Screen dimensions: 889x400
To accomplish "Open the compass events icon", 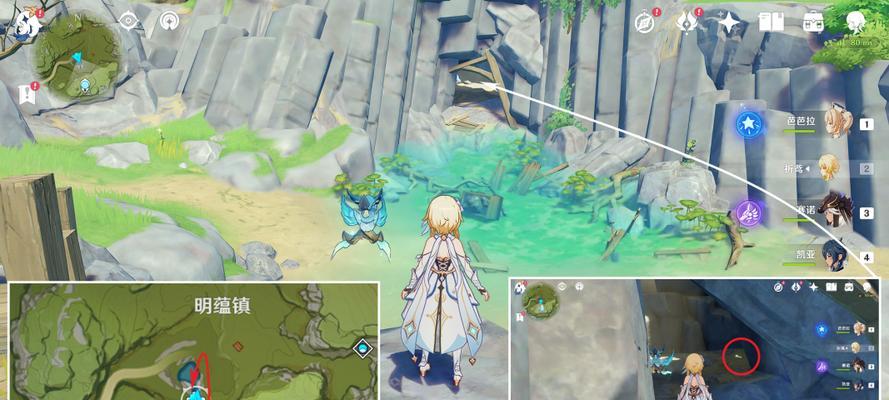I will (649, 21).
